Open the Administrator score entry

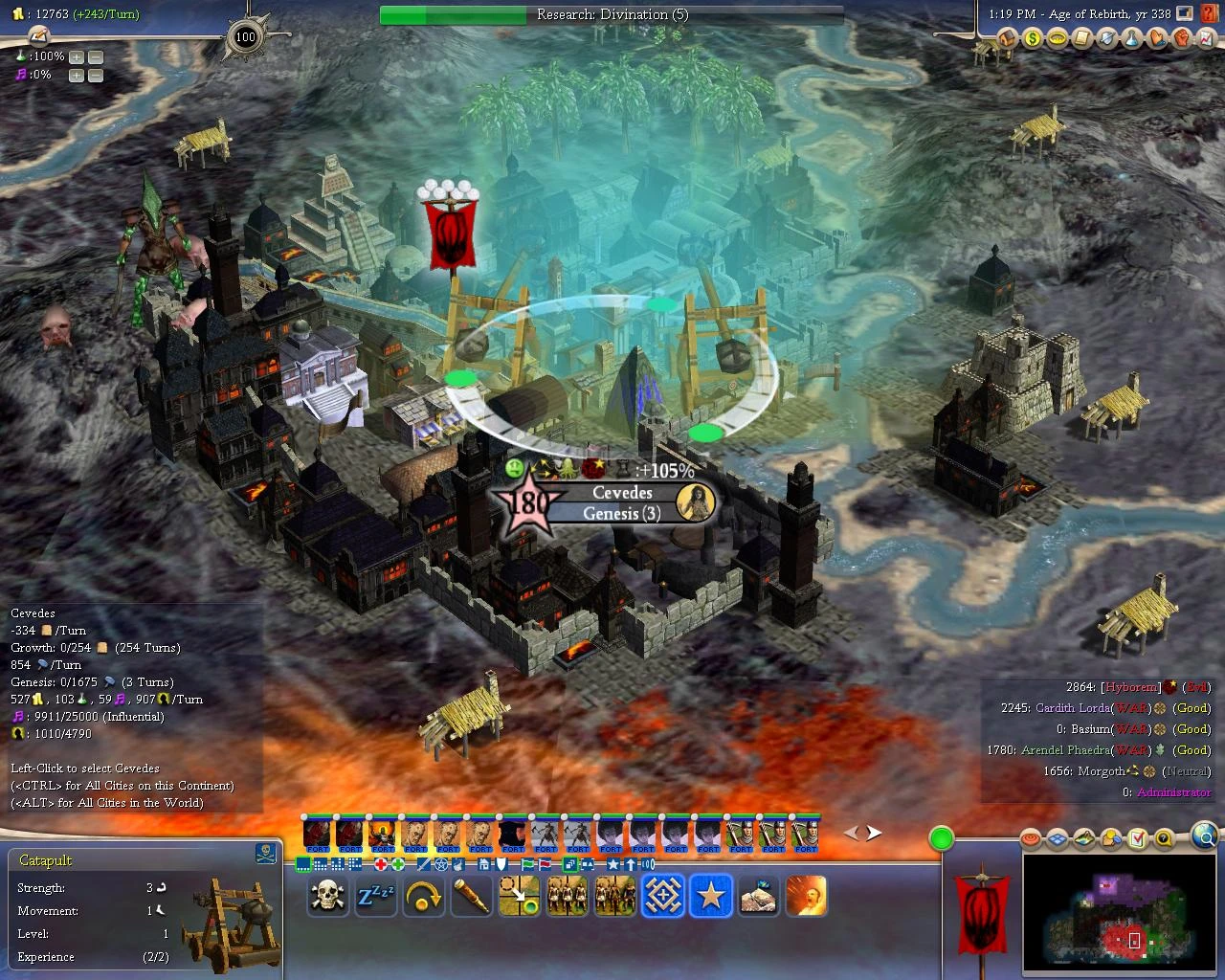point(1173,791)
